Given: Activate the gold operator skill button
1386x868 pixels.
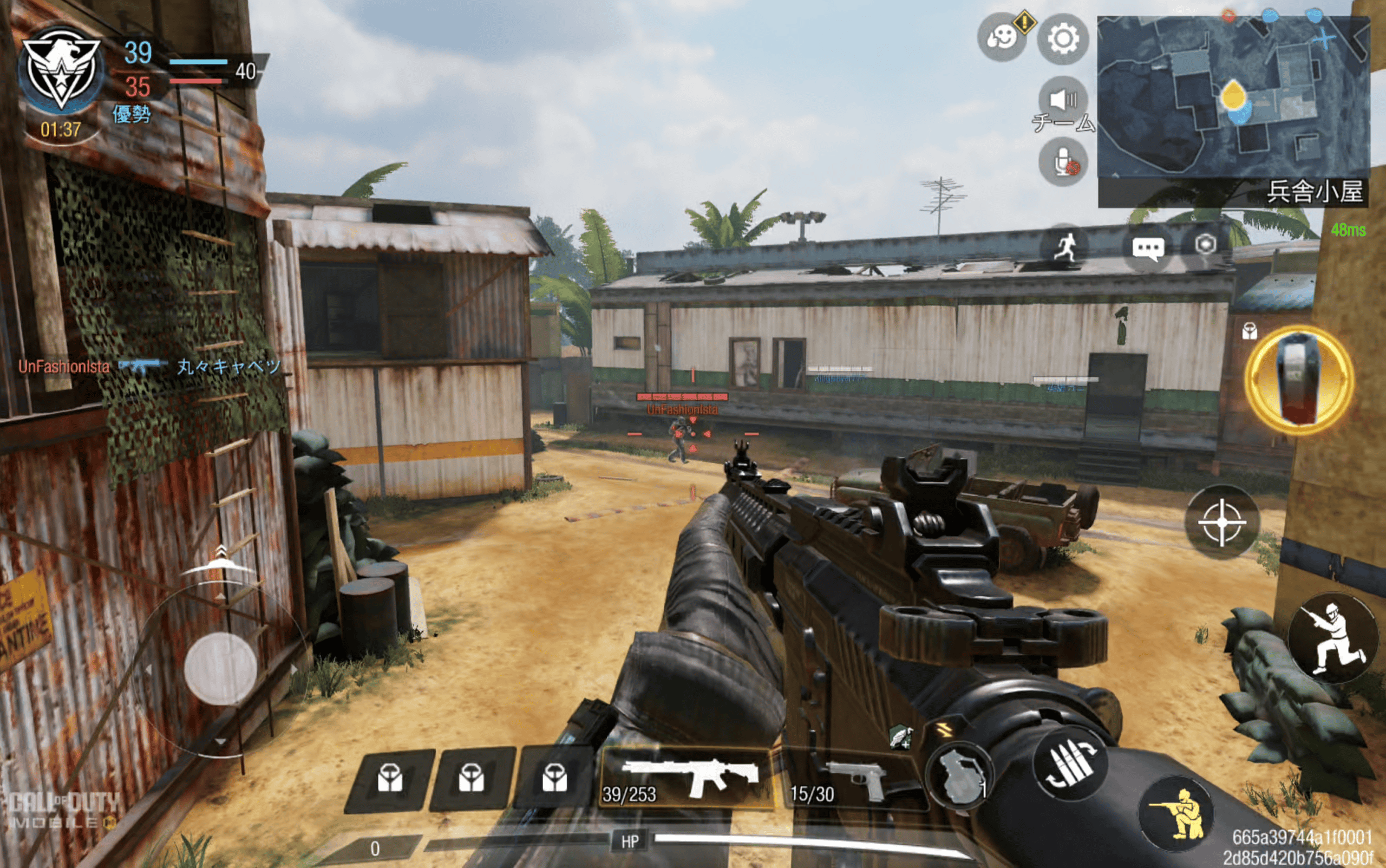Looking at the screenshot, I should tap(1298, 380).
